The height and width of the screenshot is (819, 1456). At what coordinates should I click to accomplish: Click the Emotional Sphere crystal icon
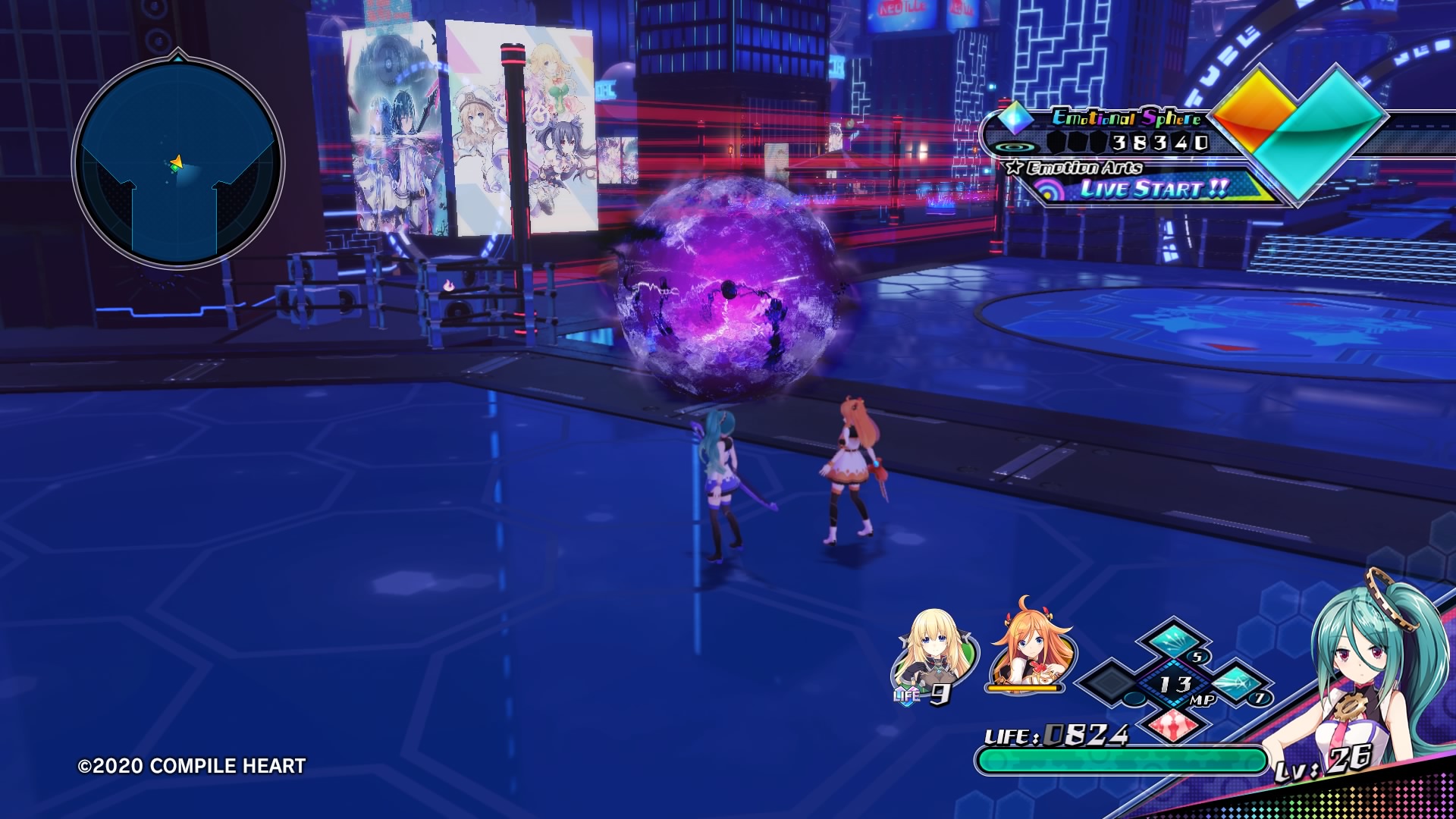(1015, 118)
